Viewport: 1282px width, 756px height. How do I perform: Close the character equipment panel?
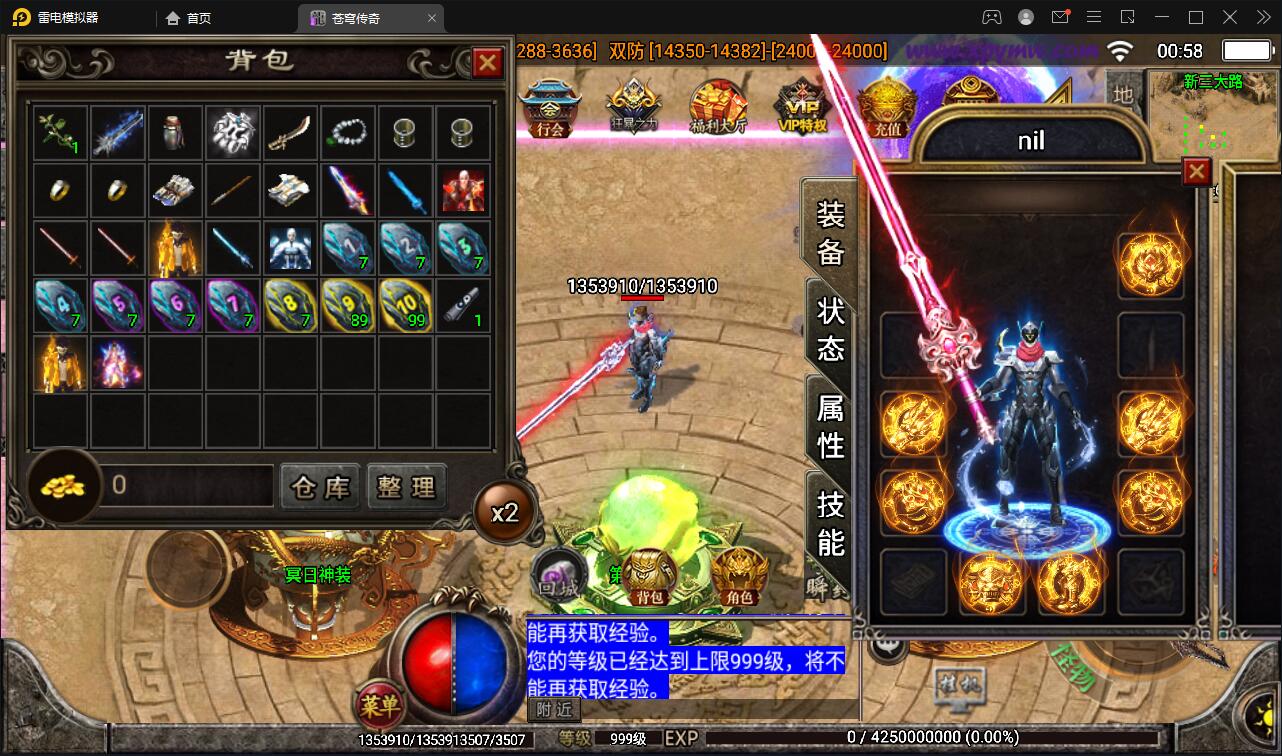[x=1196, y=172]
